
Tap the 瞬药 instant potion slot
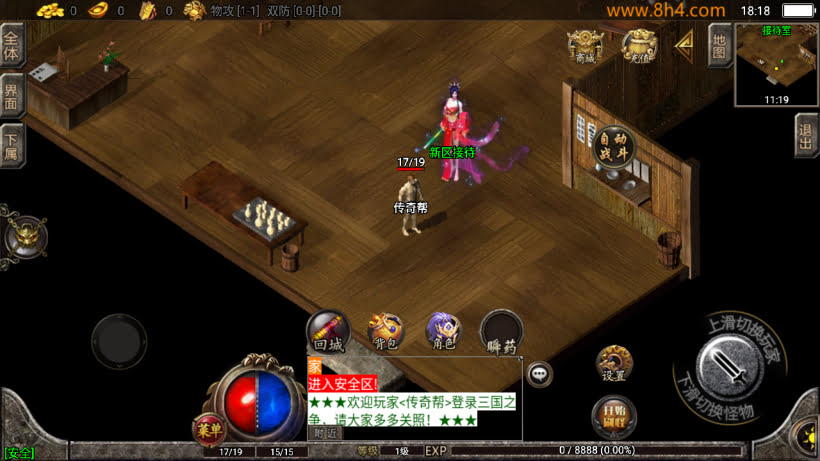(x=501, y=331)
